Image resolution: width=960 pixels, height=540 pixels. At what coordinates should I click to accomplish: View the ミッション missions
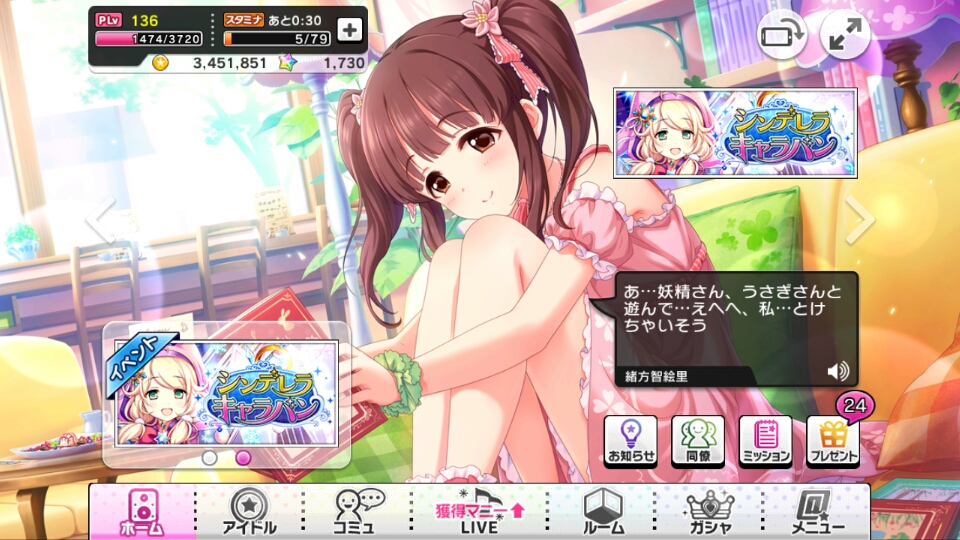[766, 442]
